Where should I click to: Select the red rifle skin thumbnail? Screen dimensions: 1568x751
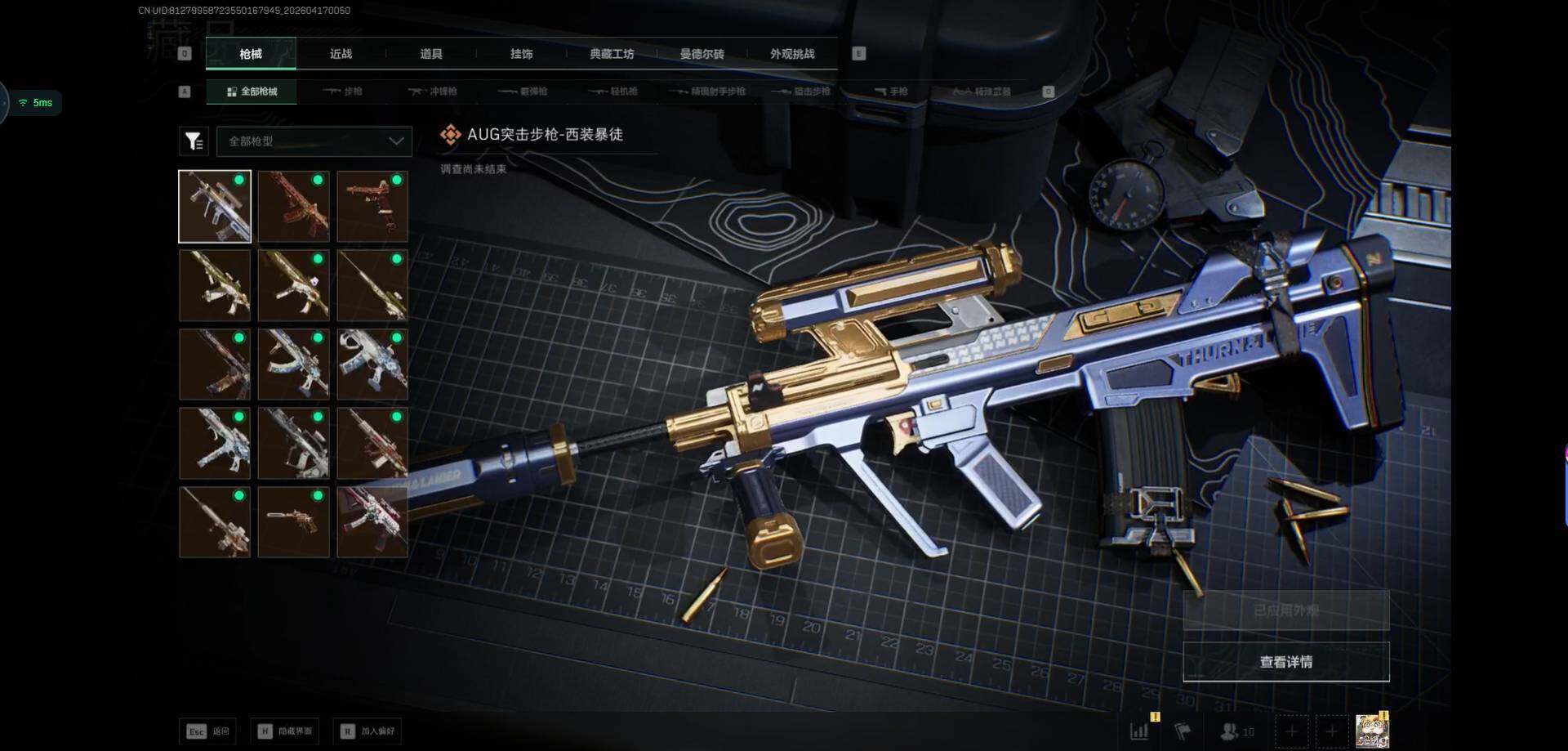click(293, 206)
